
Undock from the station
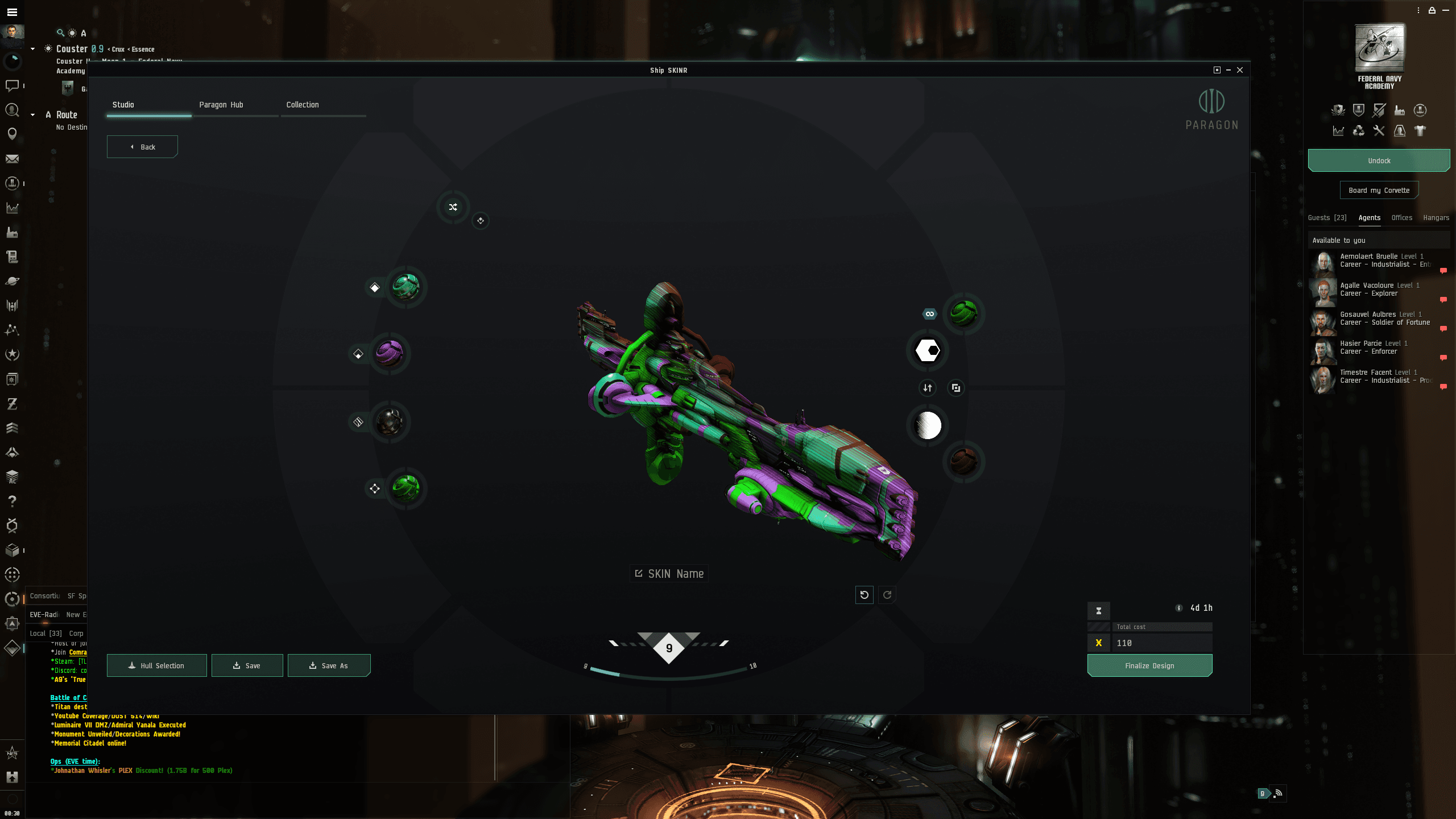[1379, 161]
